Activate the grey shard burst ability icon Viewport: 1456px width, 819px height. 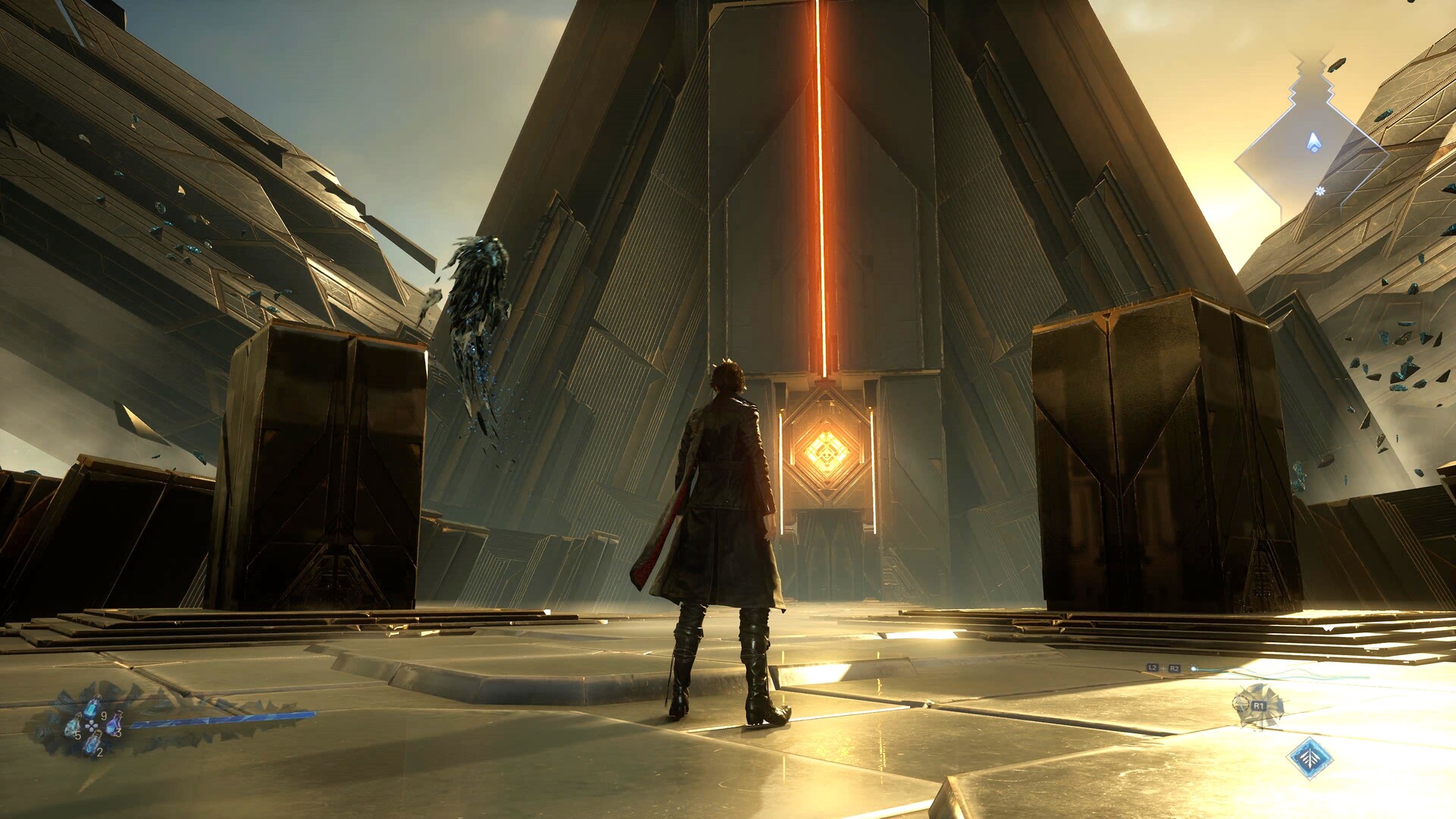coord(1257,705)
